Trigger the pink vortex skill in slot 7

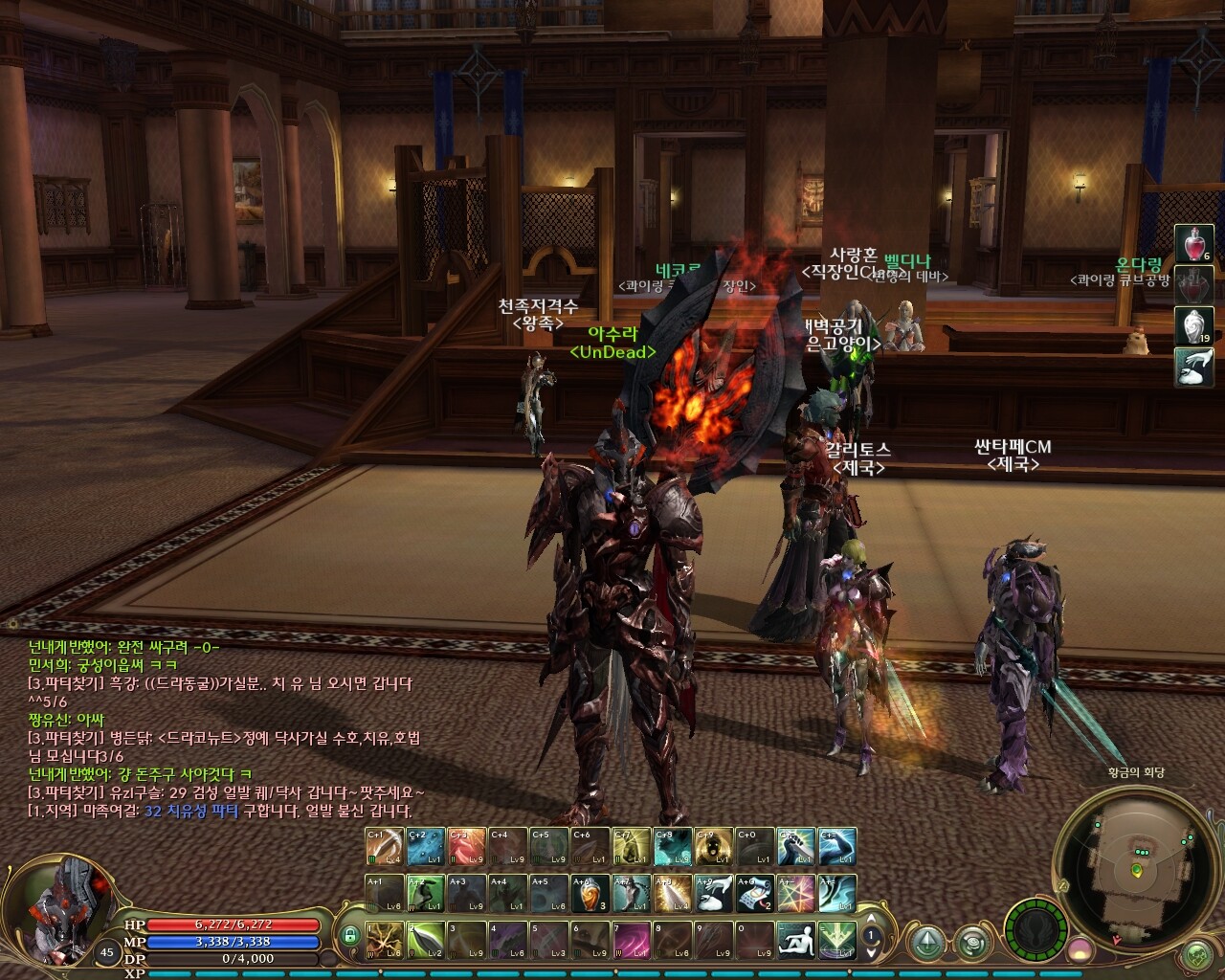pos(631,939)
